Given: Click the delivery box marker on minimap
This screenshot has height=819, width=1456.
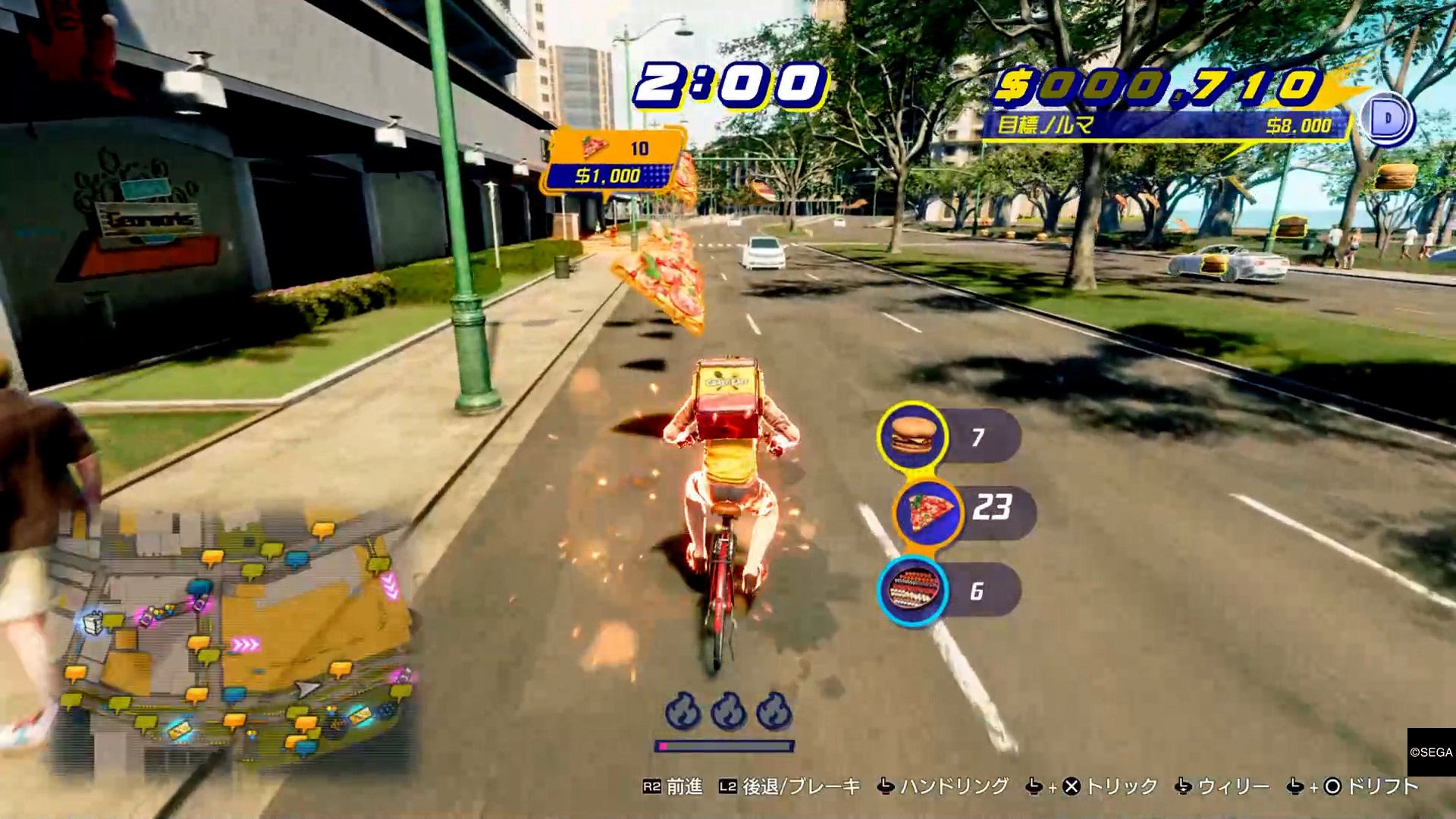Looking at the screenshot, I should click(93, 622).
